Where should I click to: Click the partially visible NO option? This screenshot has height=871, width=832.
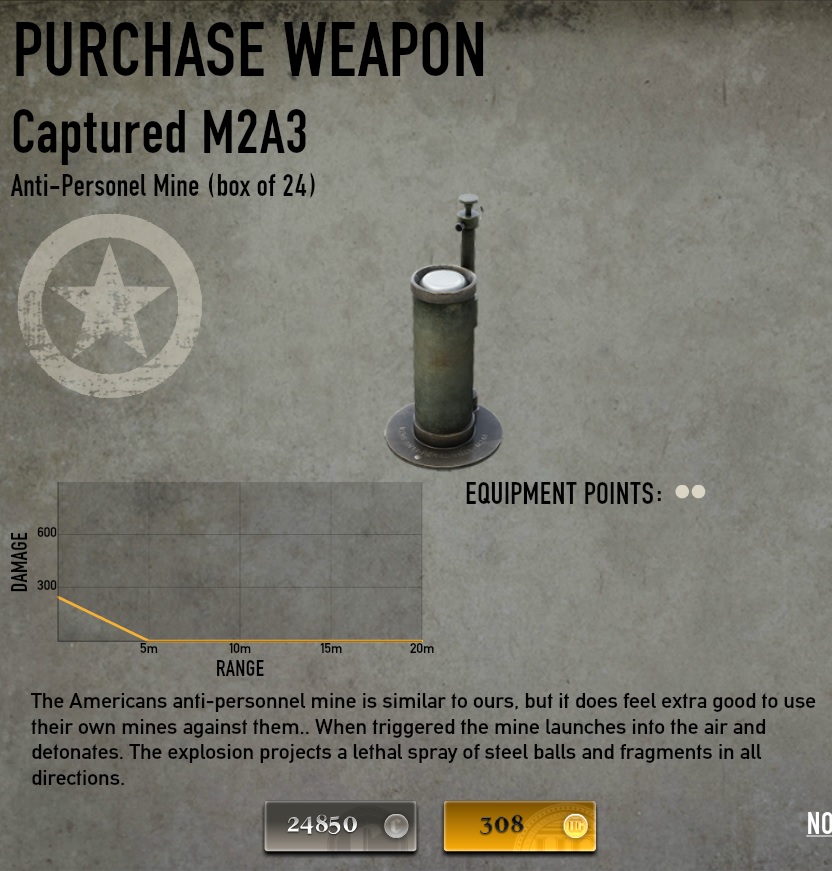coord(819,824)
